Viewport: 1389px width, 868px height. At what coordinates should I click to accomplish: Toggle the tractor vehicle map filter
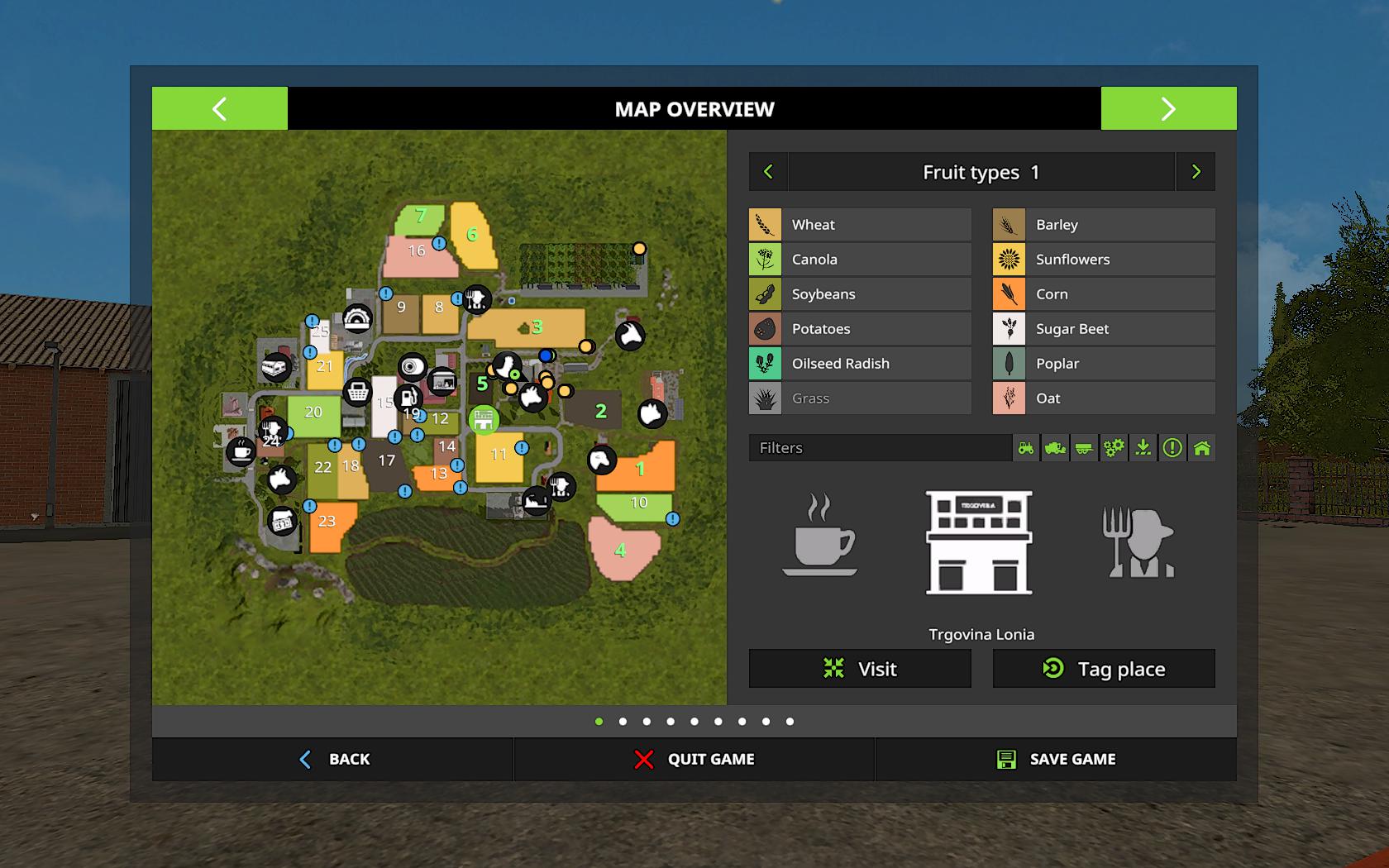click(1026, 448)
